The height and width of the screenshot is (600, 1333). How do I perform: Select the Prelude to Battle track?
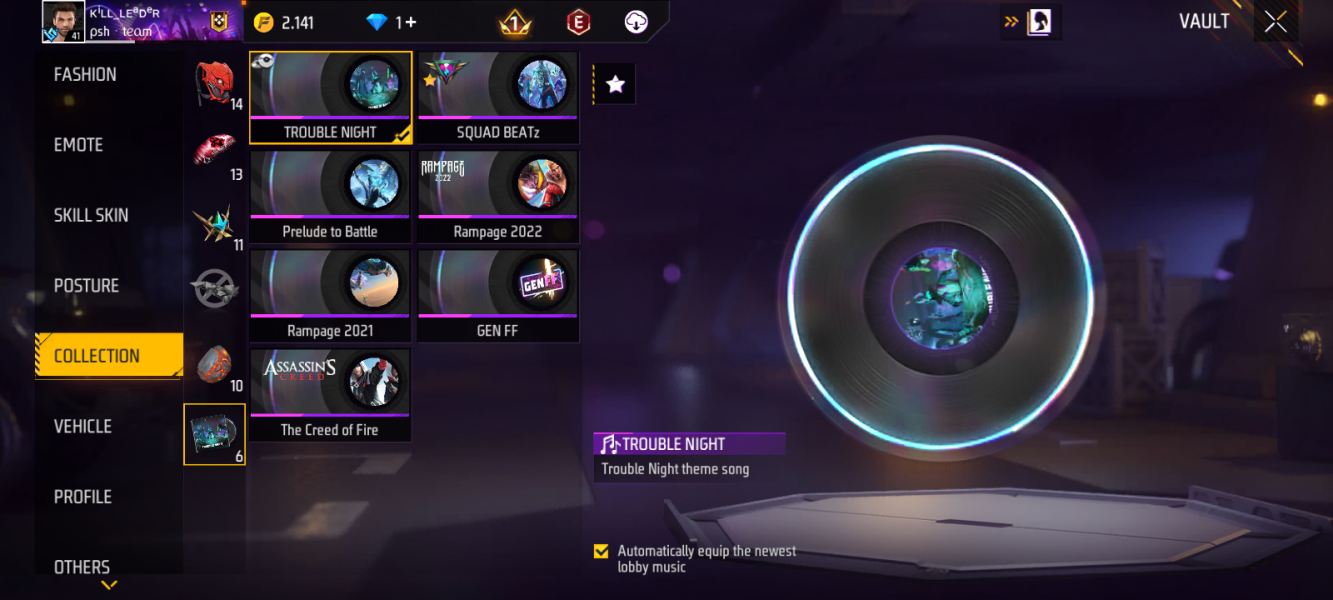click(330, 196)
